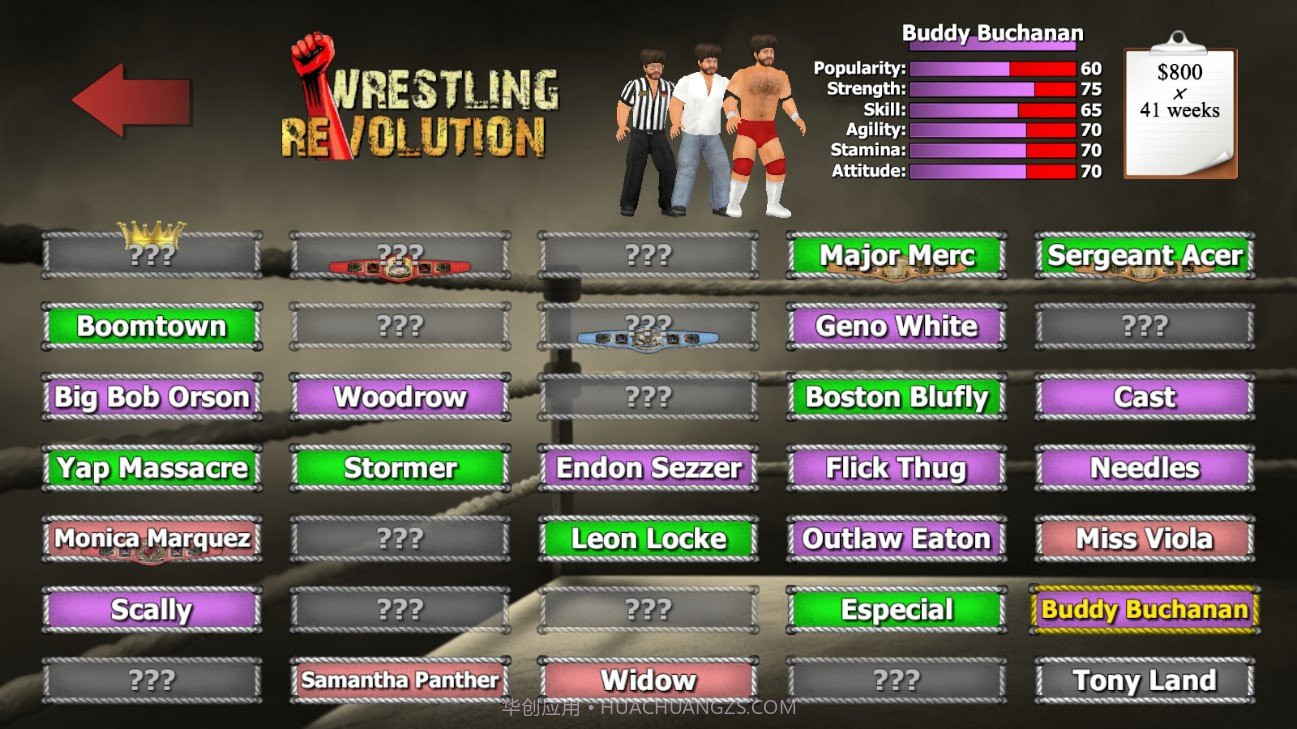This screenshot has width=1297, height=729.
Task: Pick Monica Marquez
Action: tap(152, 540)
